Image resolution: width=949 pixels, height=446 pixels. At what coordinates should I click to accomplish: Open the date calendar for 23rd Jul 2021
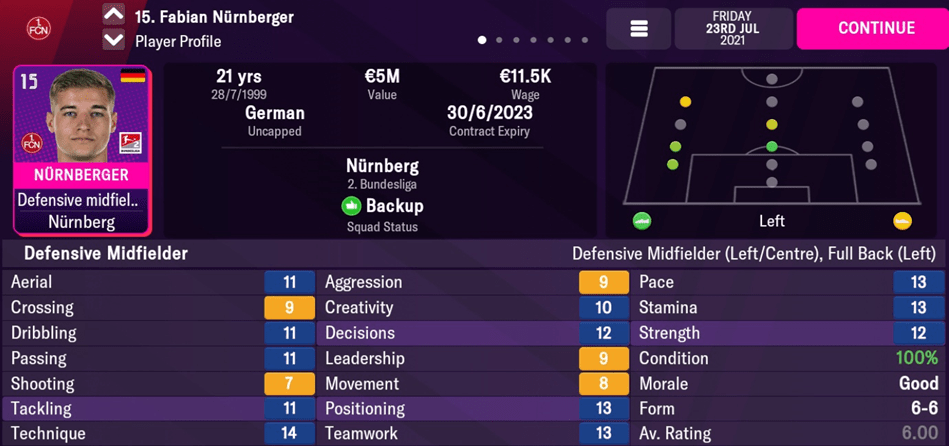point(733,29)
